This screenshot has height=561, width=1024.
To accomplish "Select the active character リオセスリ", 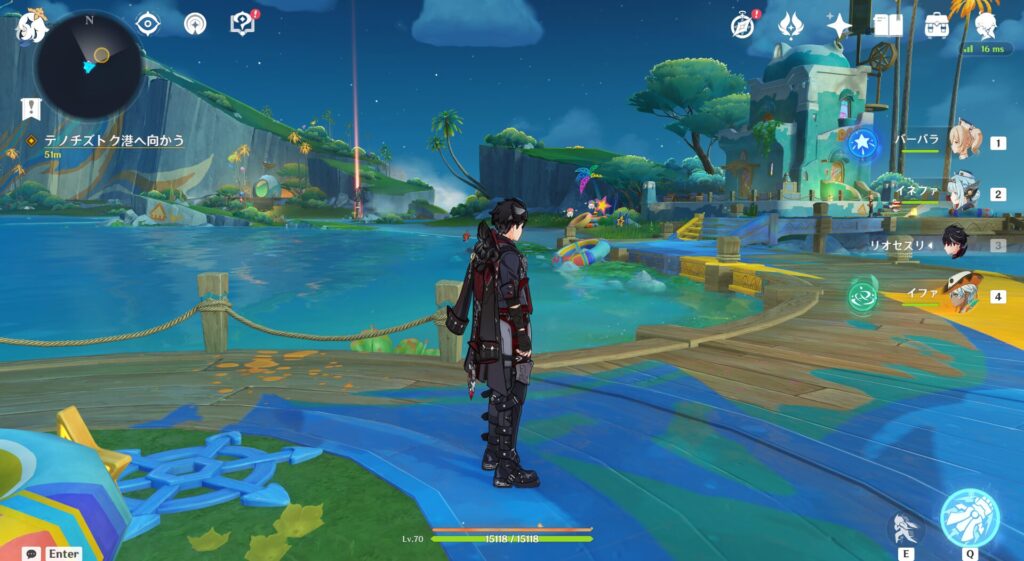I will tap(955, 244).
